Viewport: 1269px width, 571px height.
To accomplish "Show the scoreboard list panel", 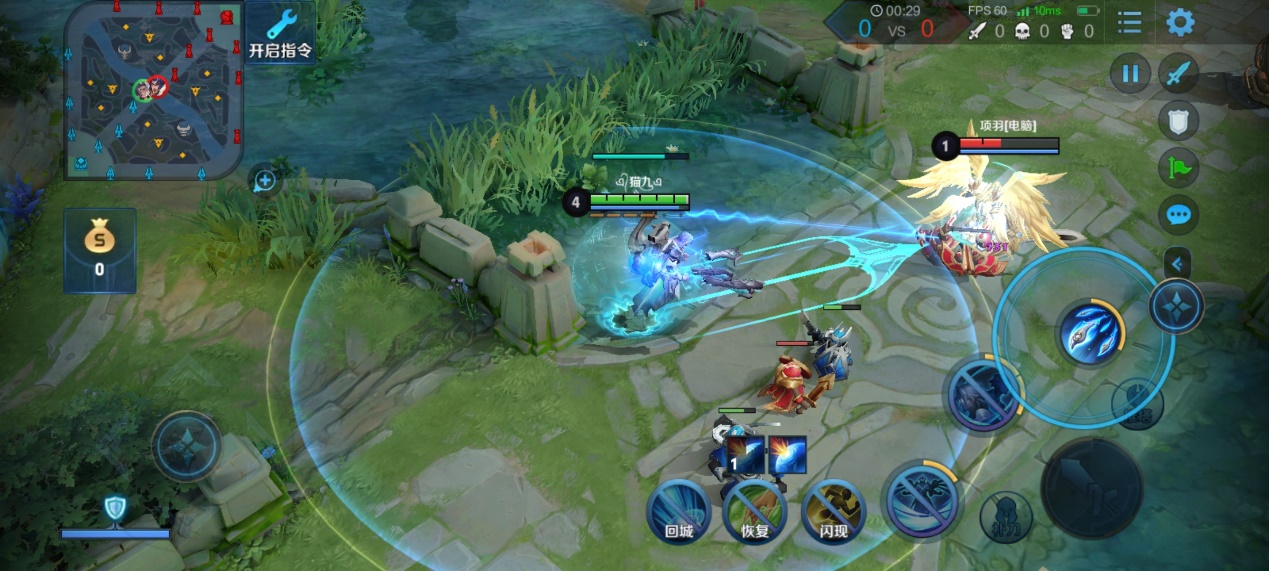I will [1130, 22].
